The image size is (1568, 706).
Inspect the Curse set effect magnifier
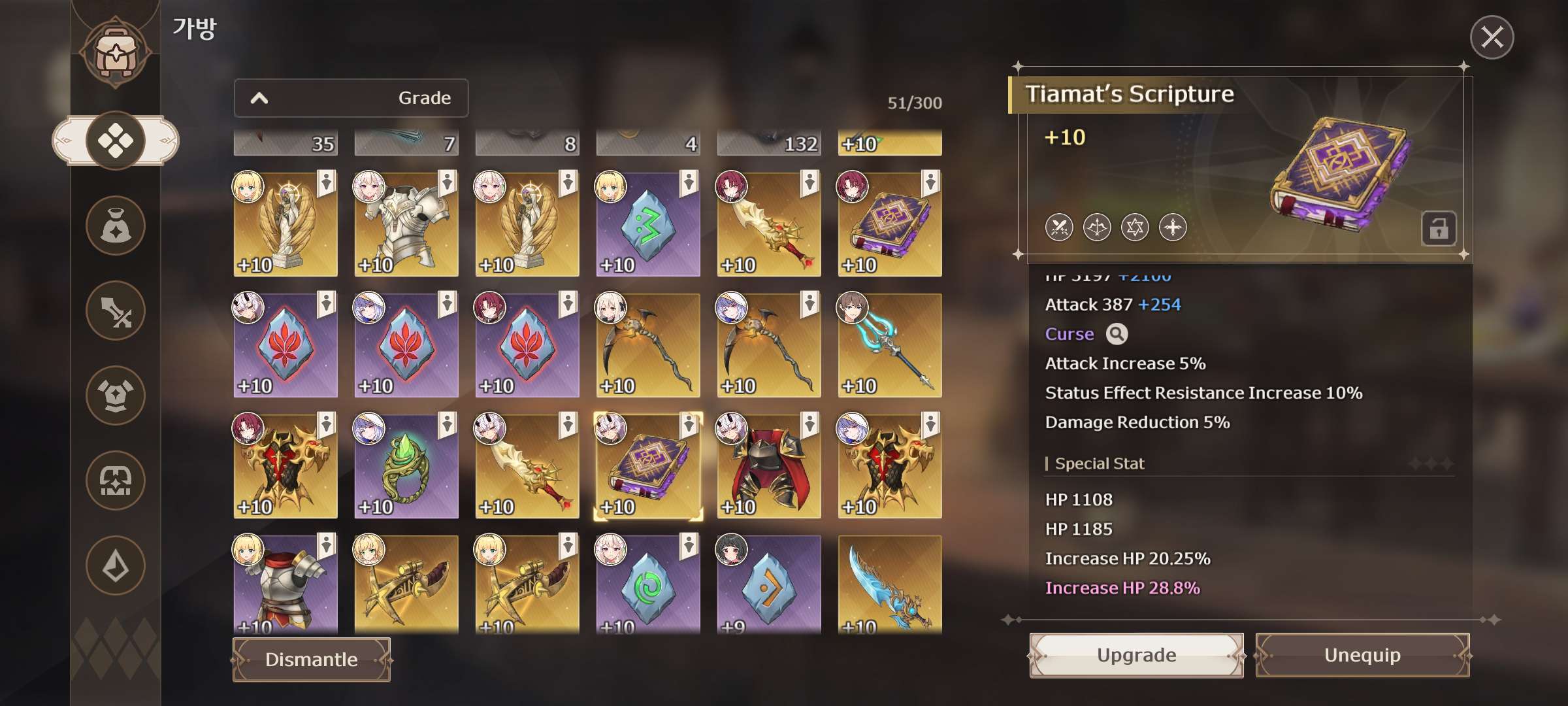[1117, 334]
